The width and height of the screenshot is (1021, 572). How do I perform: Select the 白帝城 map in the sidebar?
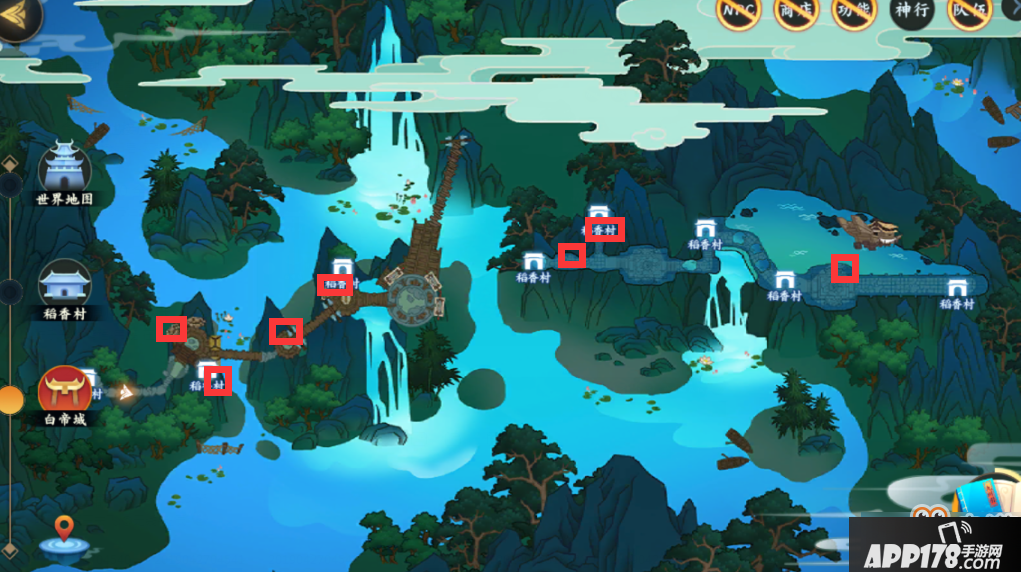click(64, 395)
